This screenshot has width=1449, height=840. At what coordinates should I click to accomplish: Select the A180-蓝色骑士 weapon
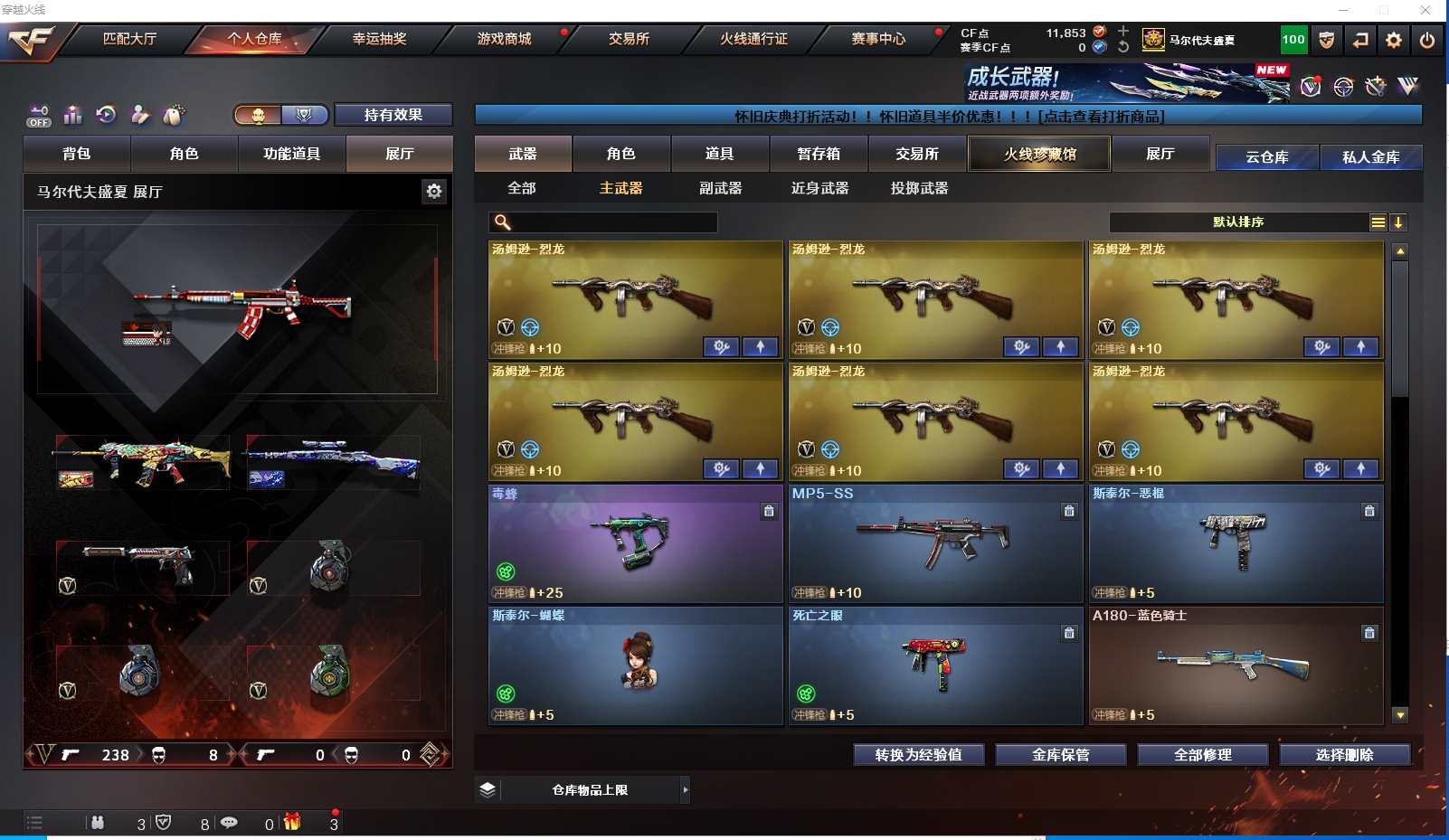(1236, 665)
